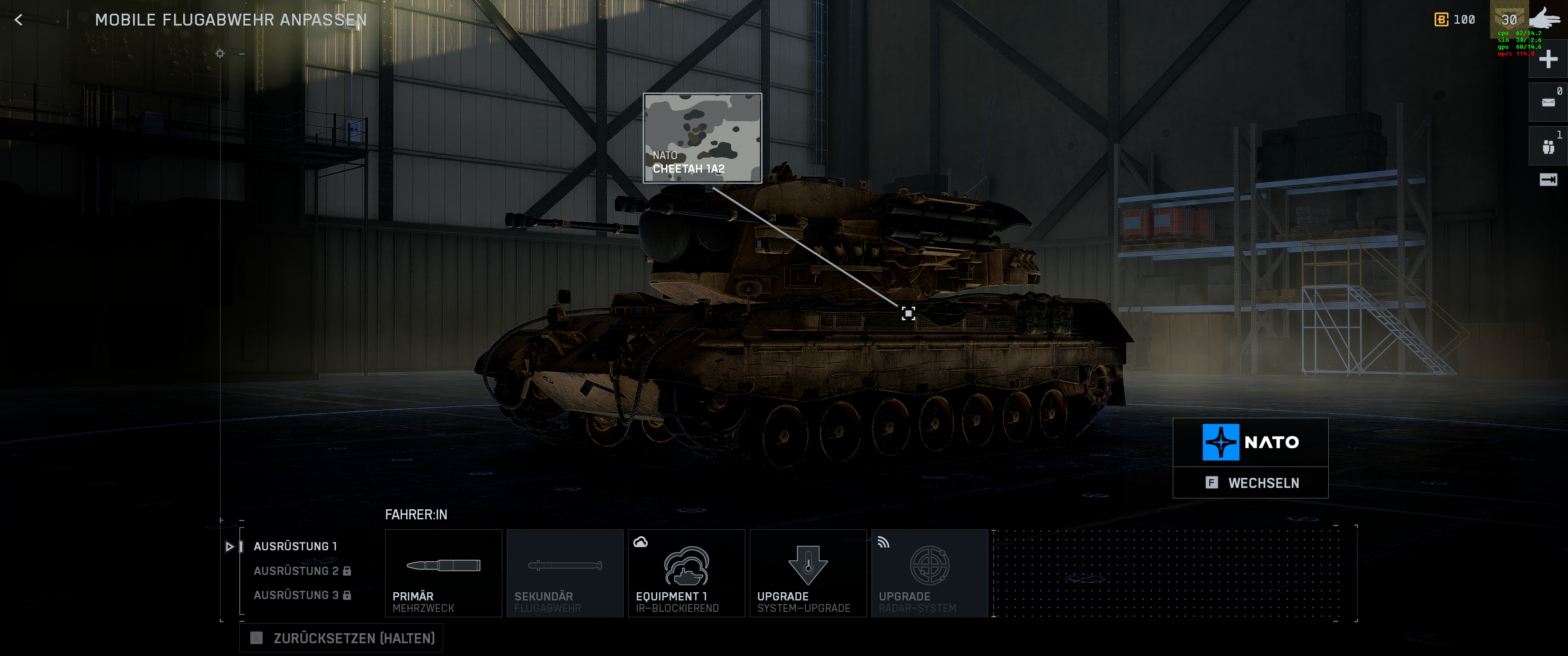Select Ausrüstung 1 loadout

click(296, 546)
